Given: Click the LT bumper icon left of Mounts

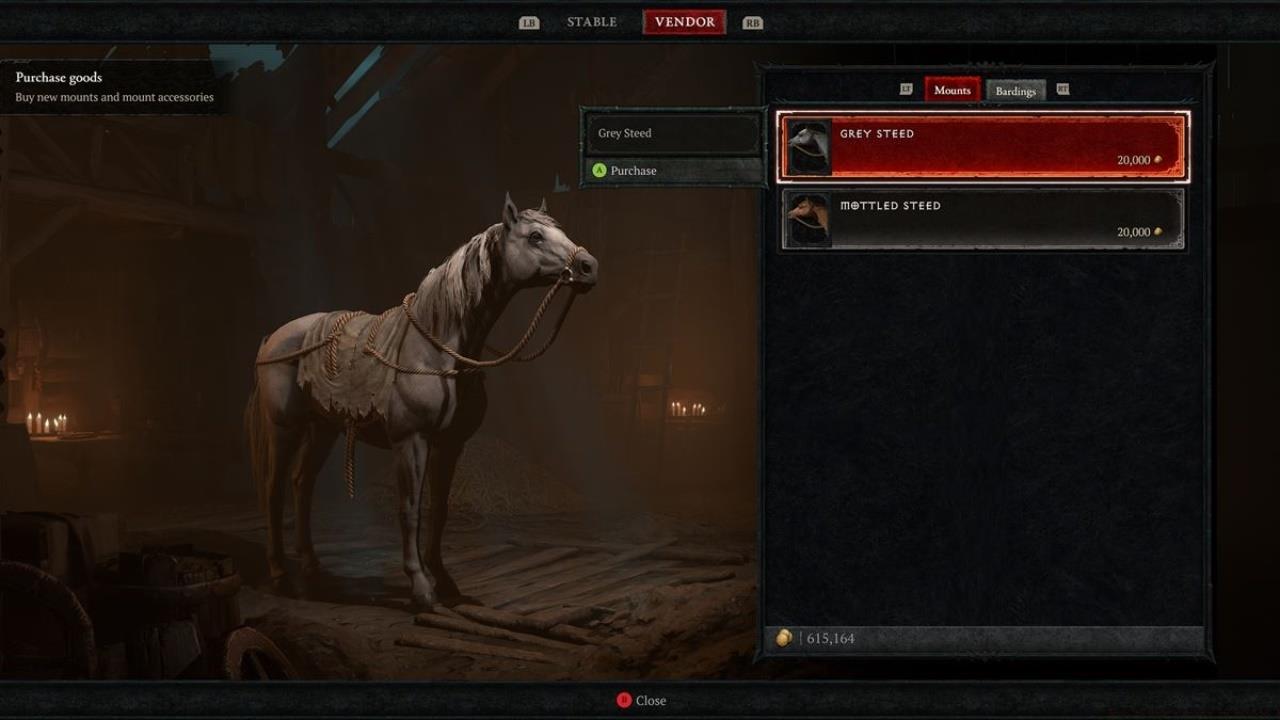Looking at the screenshot, I should coord(905,89).
